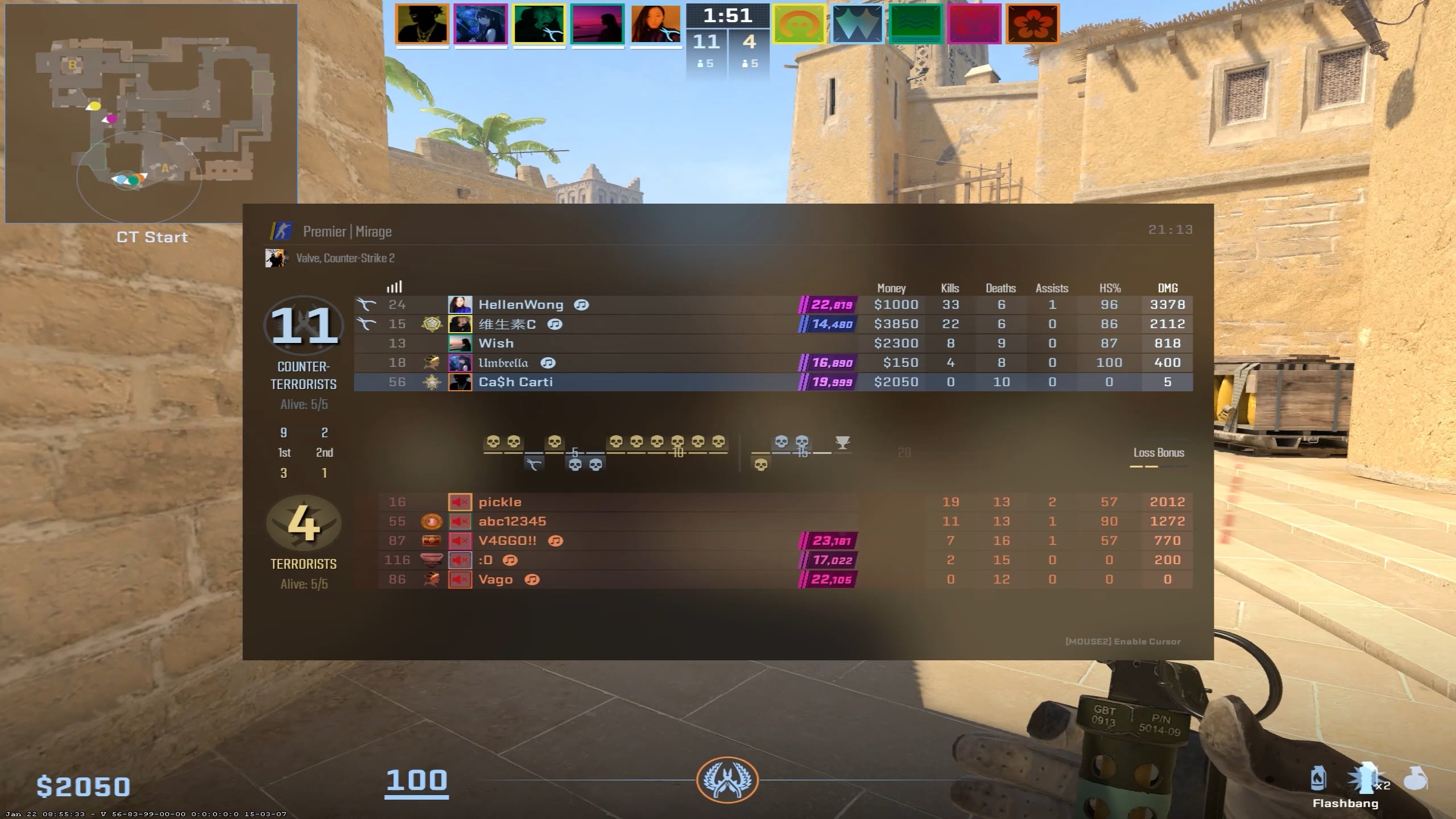Screen dimensions: 1456x819
Task: Unmute V4GGO!!'s voice
Action: point(460,540)
